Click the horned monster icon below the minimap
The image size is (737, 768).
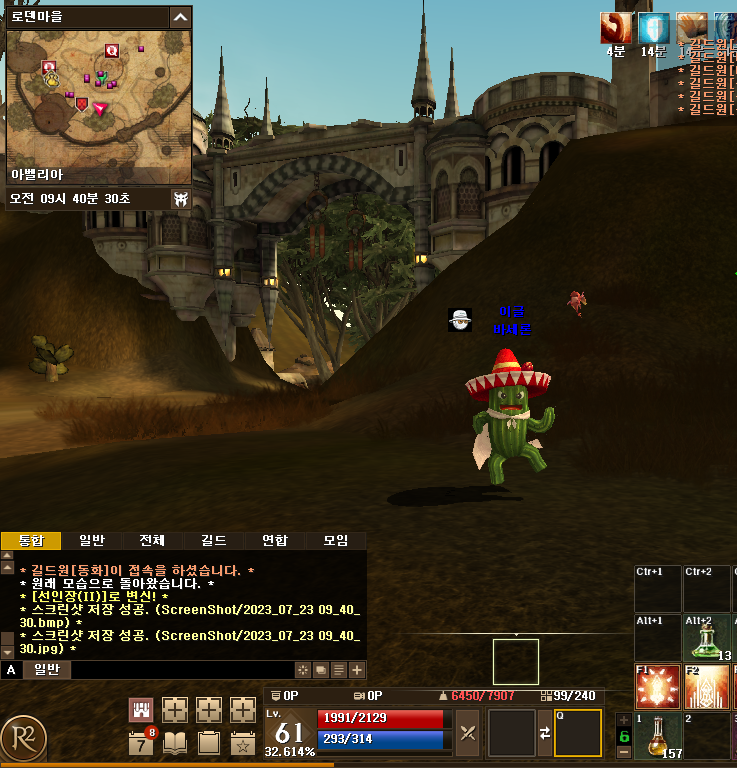click(180, 199)
